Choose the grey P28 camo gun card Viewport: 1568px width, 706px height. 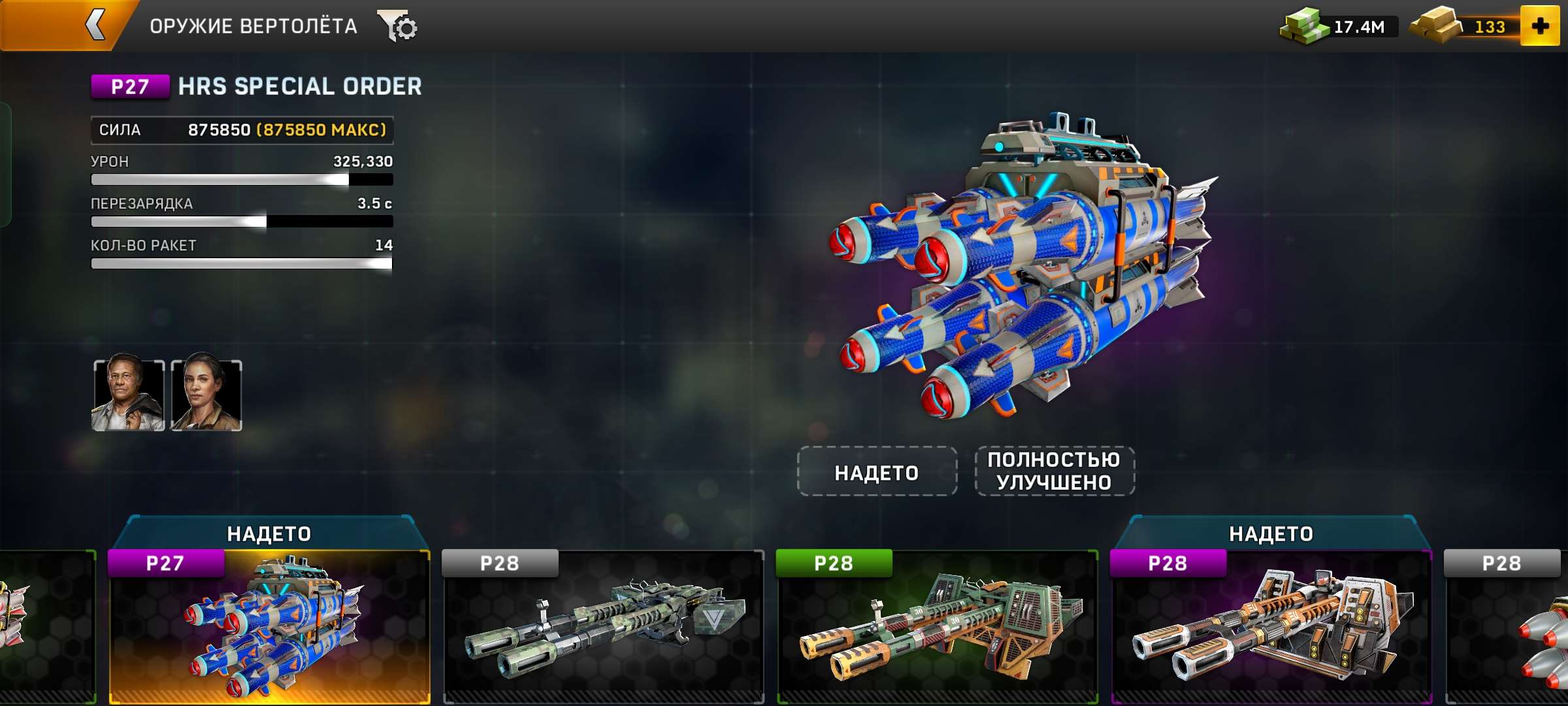click(603, 628)
